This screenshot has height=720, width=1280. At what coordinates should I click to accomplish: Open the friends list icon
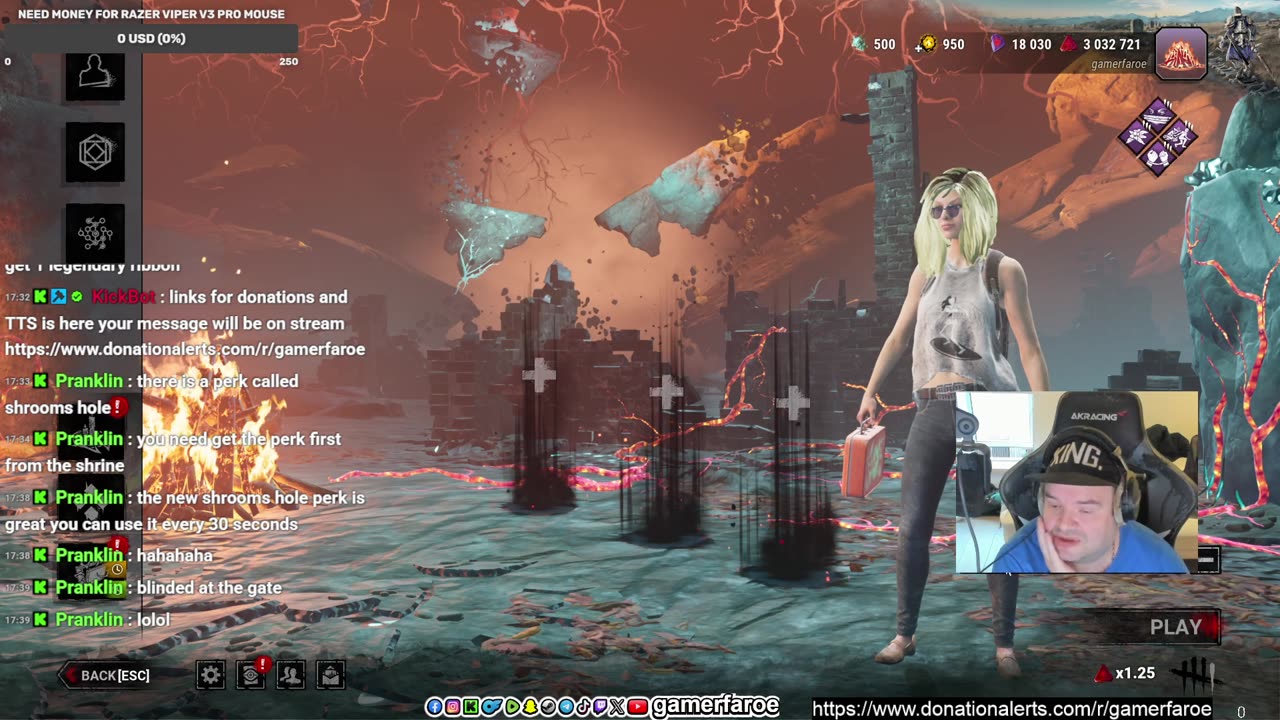pyautogui.click(x=291, y=675)
